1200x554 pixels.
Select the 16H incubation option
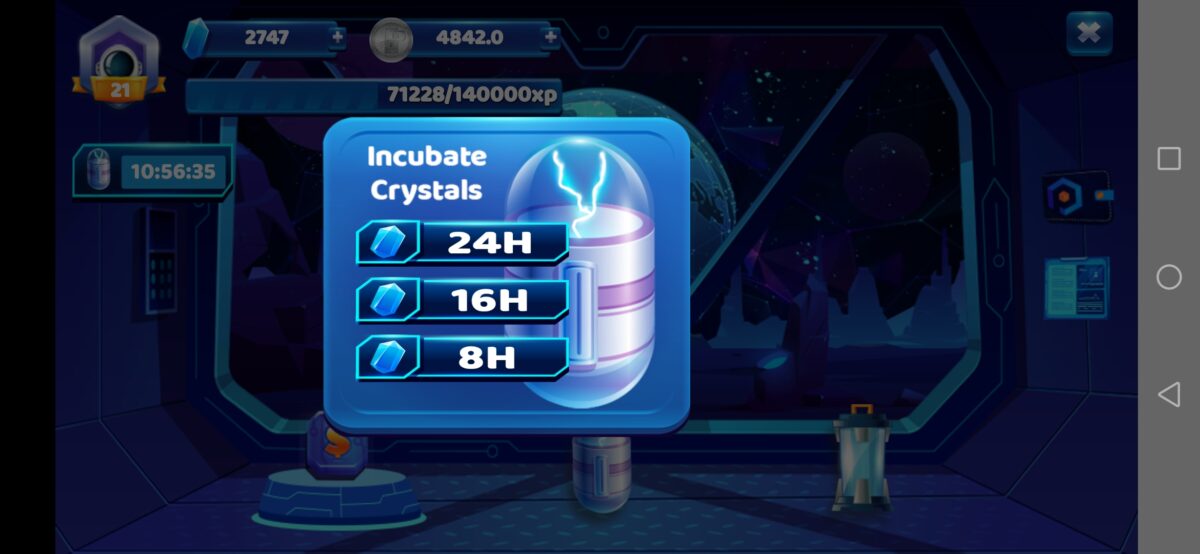click(x=463, y=300)
